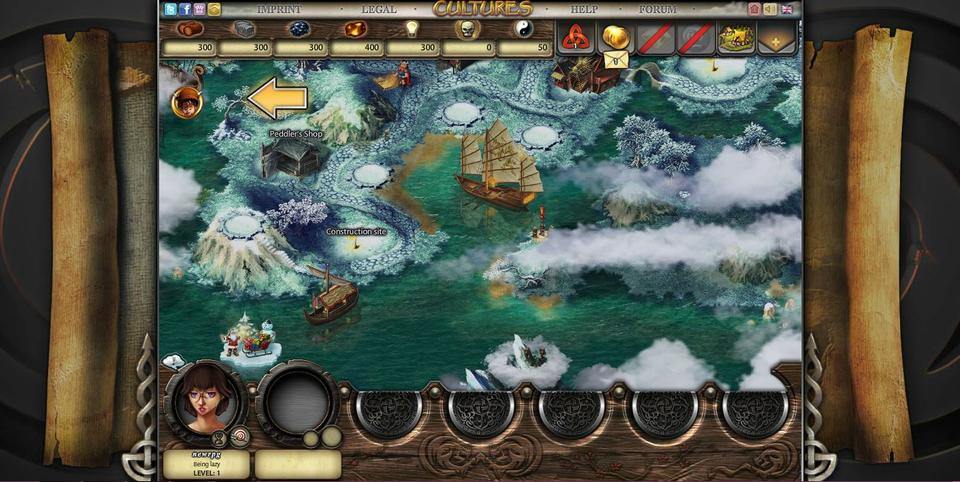This screenshot has height=482, width=960.
Task: Open the mail envelope messages
Action: [615, 59]
